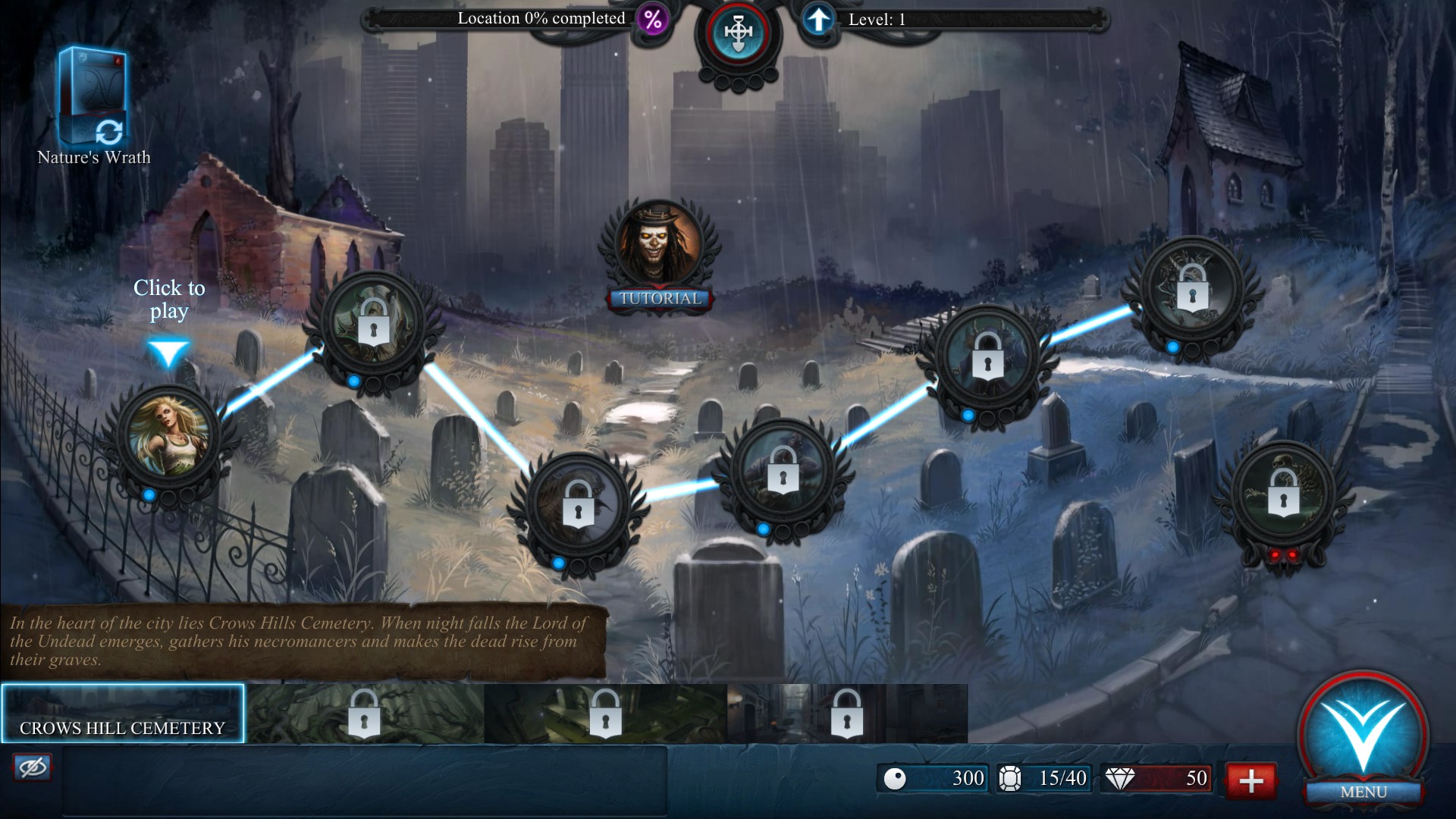
Task: Open the central crest emblem at top
Action: coord(738,33)
